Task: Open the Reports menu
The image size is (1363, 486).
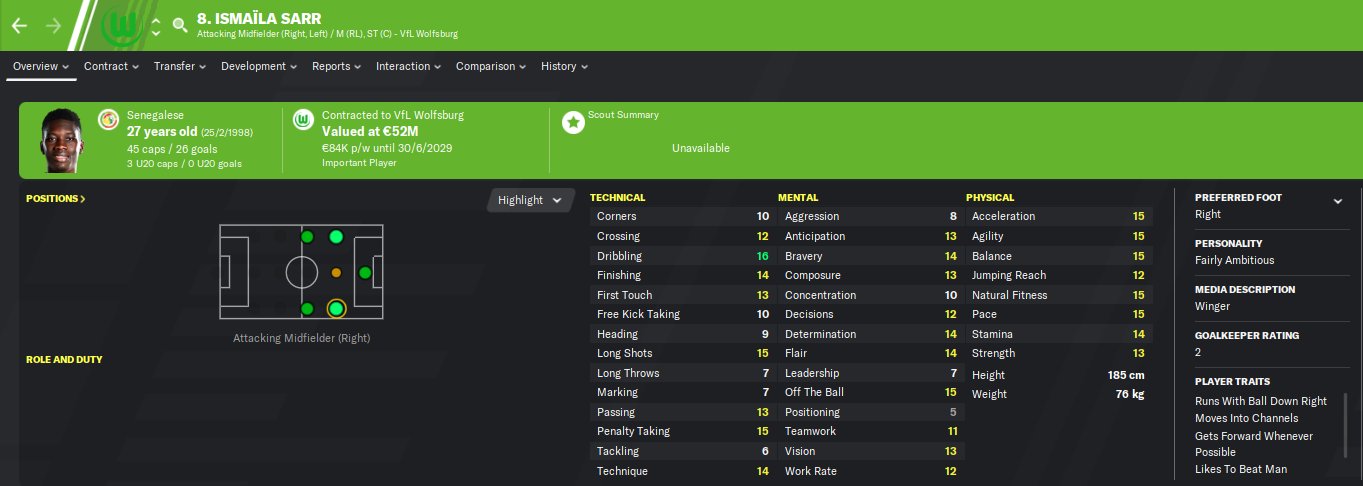Action: (x=336, y=66)
